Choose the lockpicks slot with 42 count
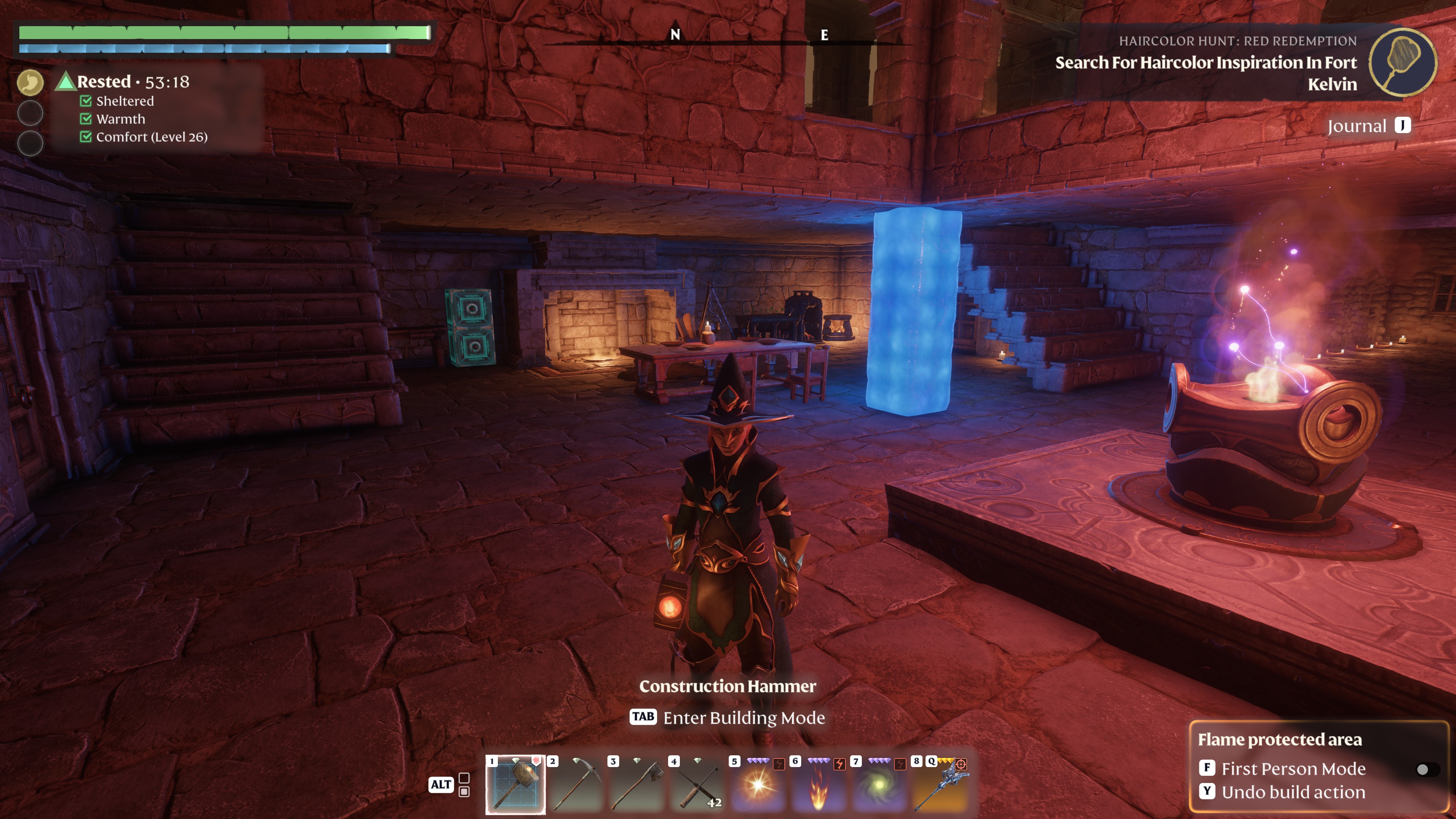1456x819 pixels. coord(698,784)
